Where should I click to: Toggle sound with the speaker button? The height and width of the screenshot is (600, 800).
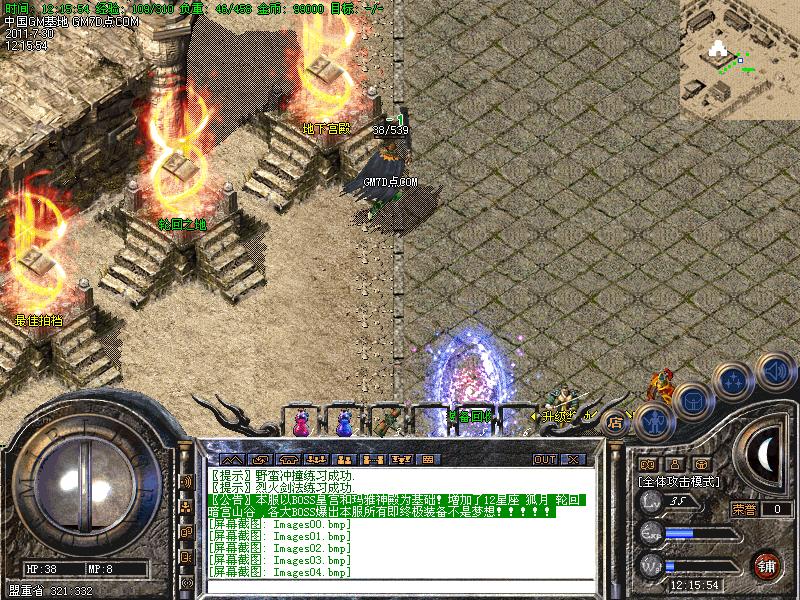(x=775, y=370)
